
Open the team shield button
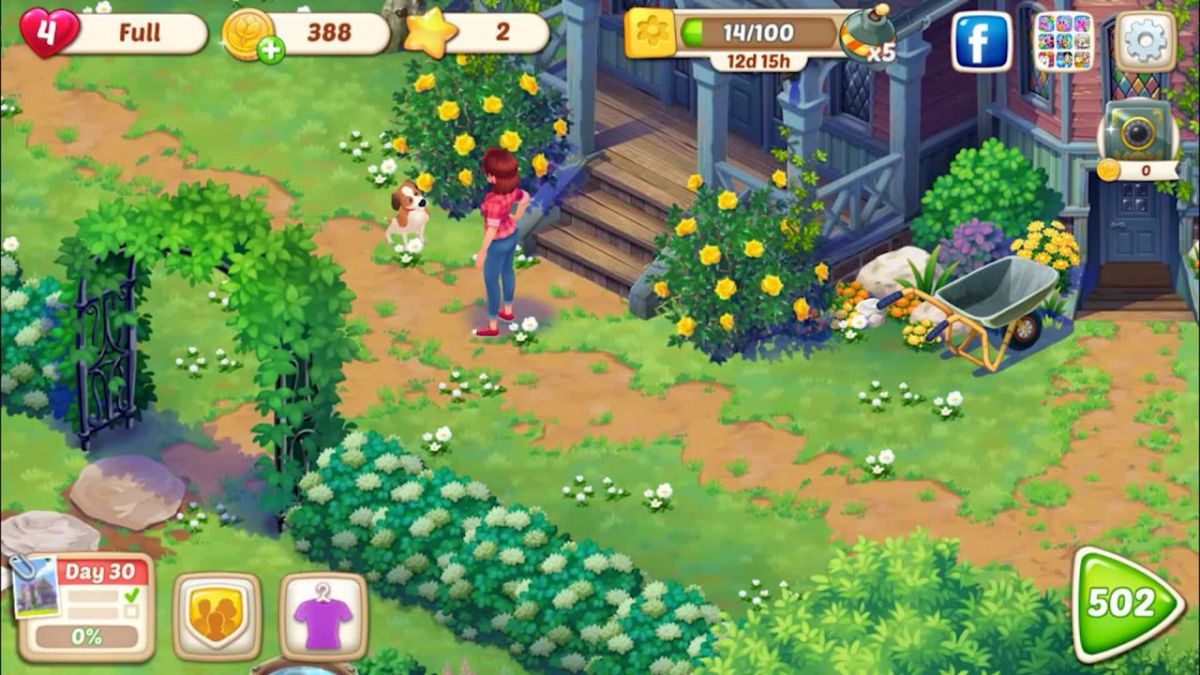[217, 617]
